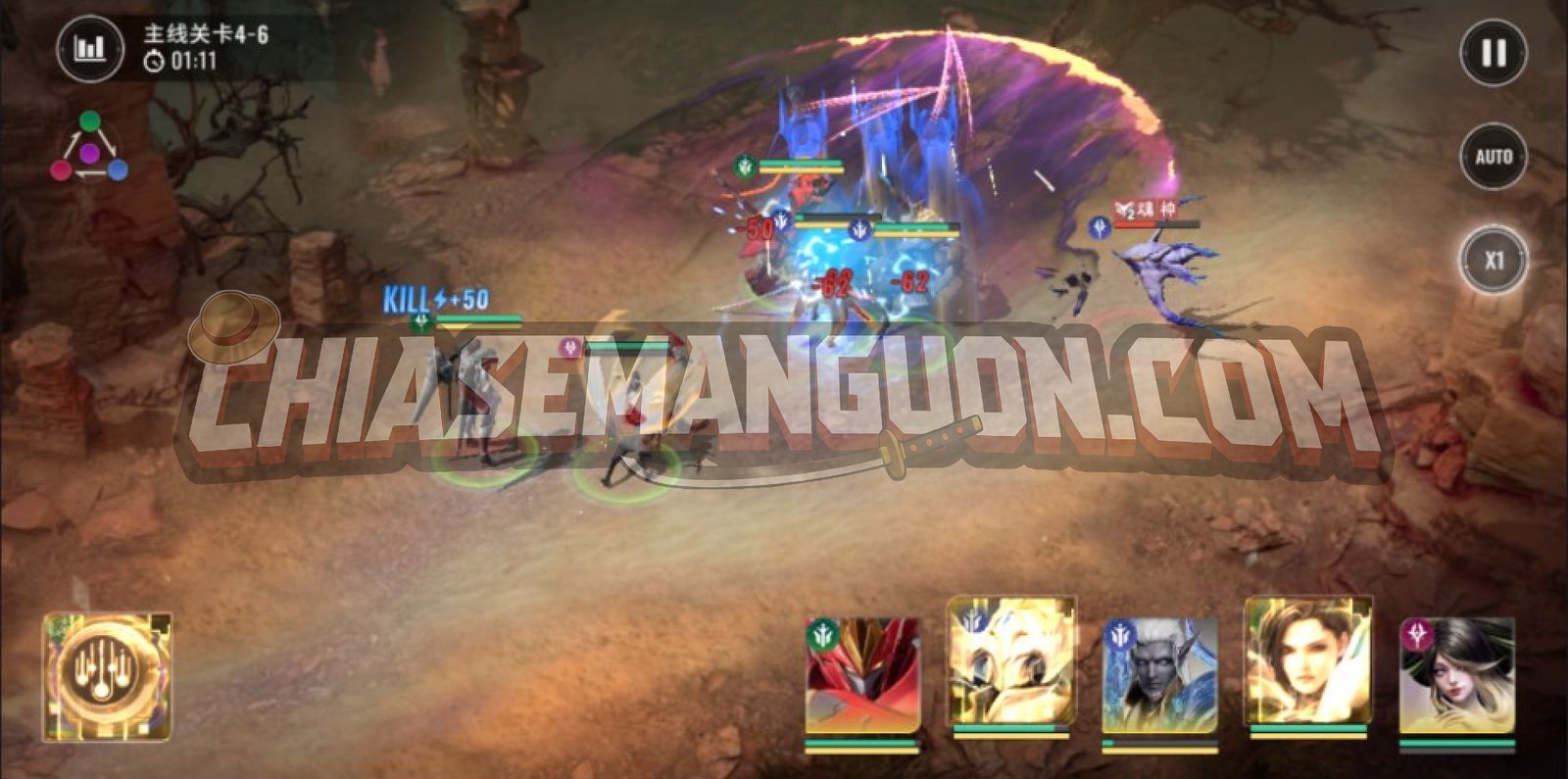Trigger the golden helmet hero's ultimate
Screen dimensions: 1568x779
coord(1010,664)
